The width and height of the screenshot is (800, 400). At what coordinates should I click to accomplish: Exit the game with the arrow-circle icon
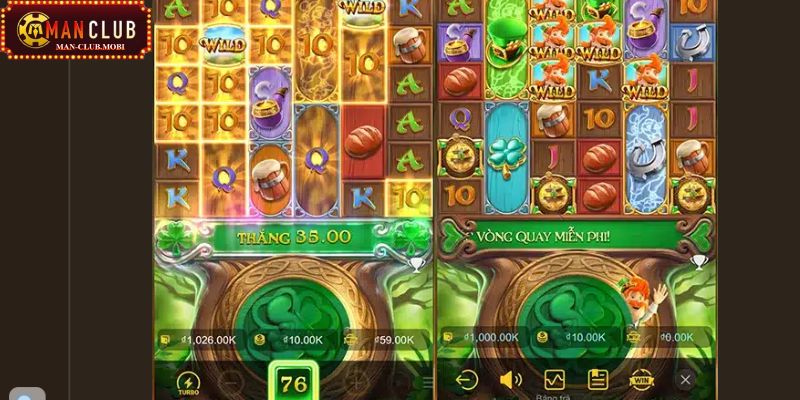coord(466,380)
